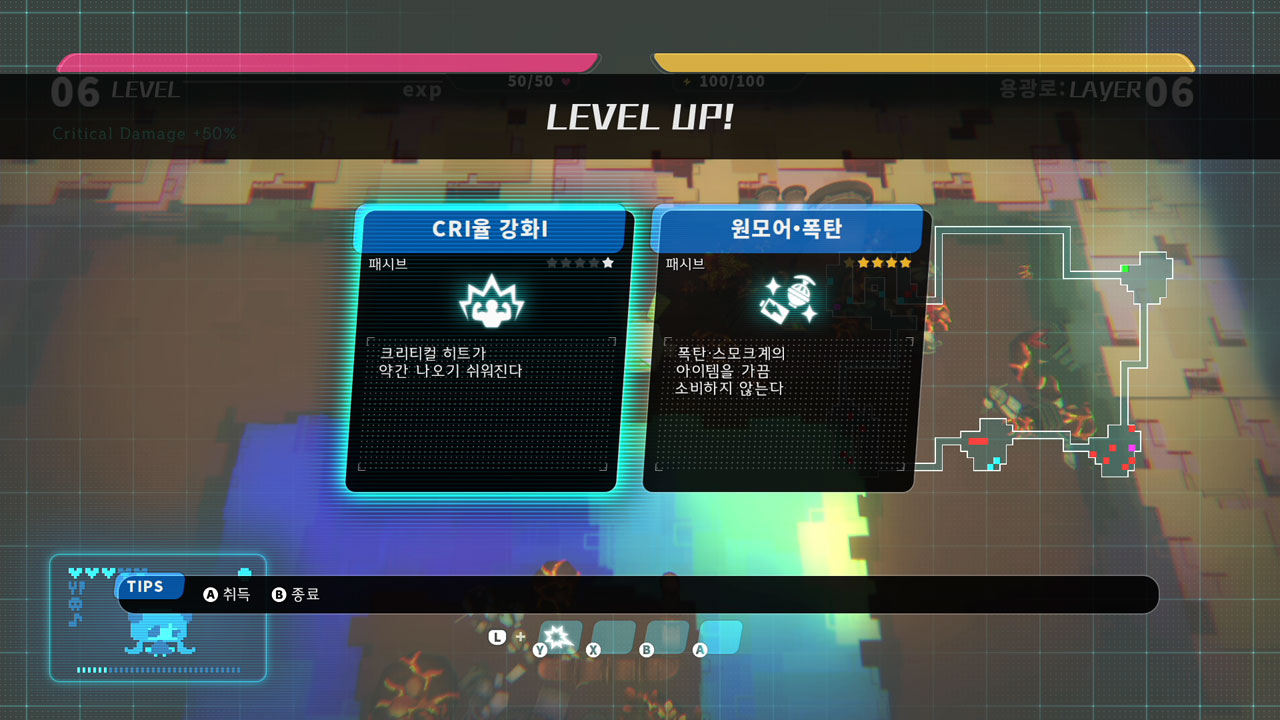Click the L button icon beside the hotbar
Viewport: 1280px width, 720px height.
click(x=500, y=636)
